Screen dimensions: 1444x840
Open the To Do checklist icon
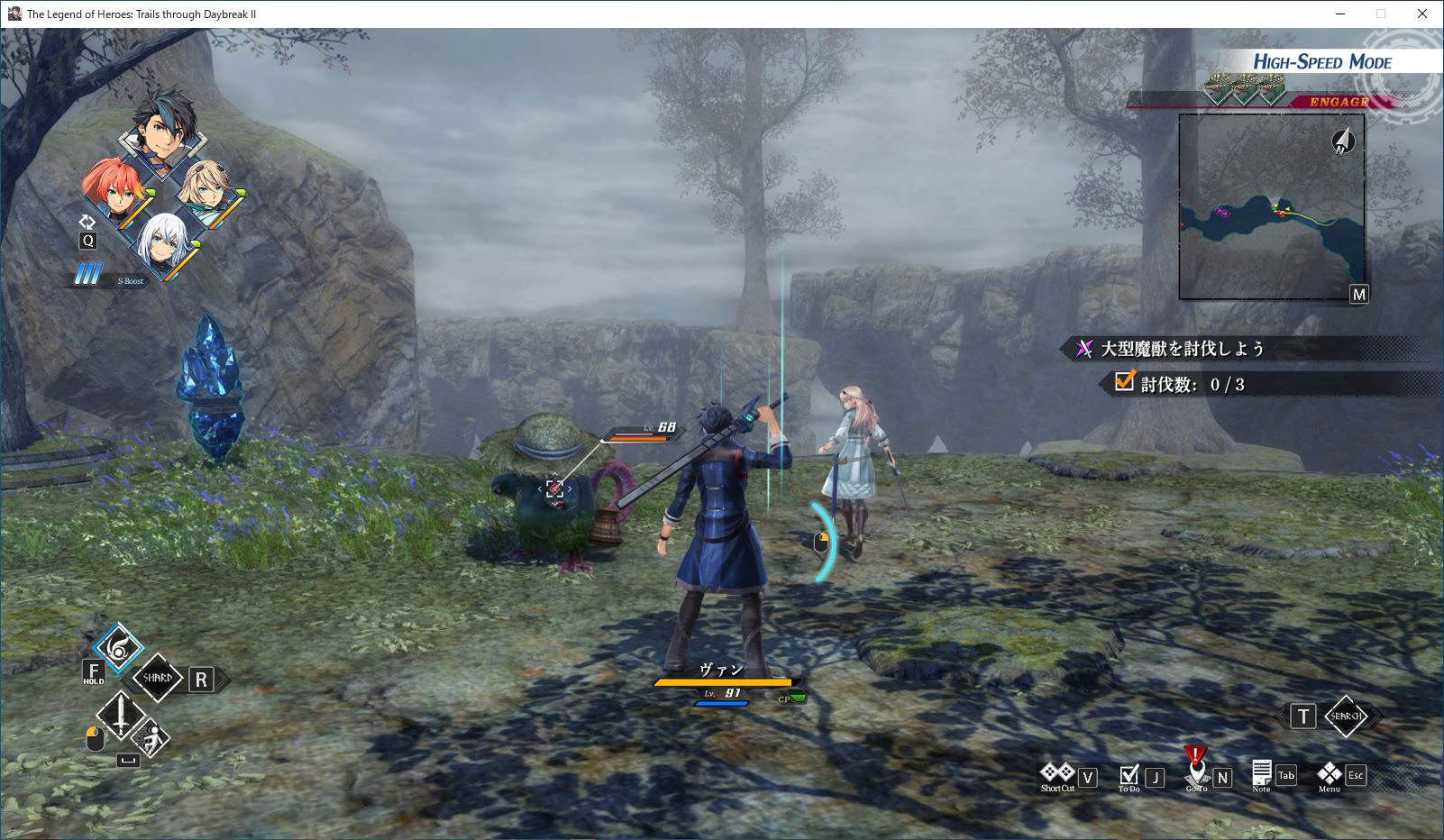[1129, 775]
